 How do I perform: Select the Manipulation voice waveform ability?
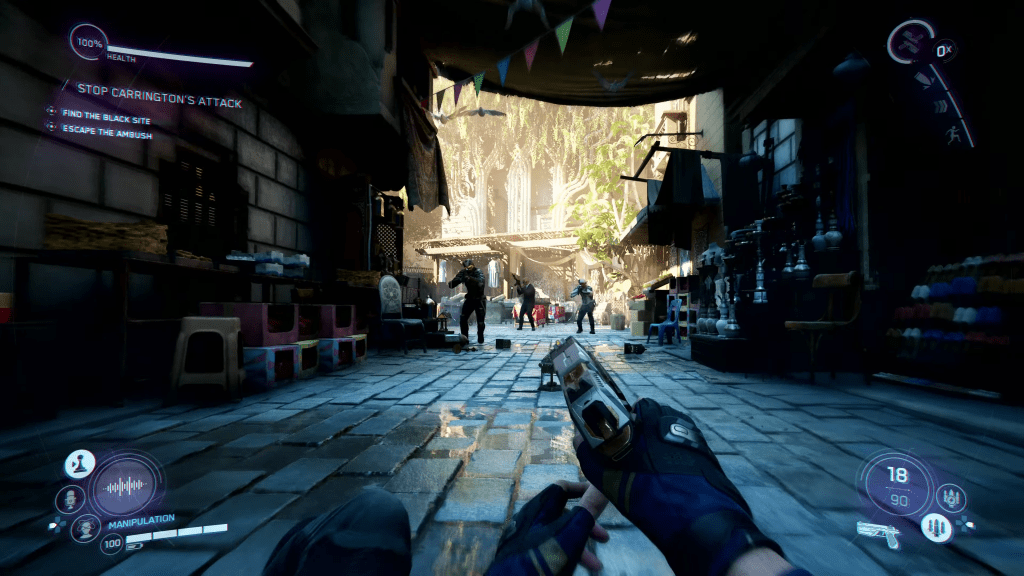point(124,487)
